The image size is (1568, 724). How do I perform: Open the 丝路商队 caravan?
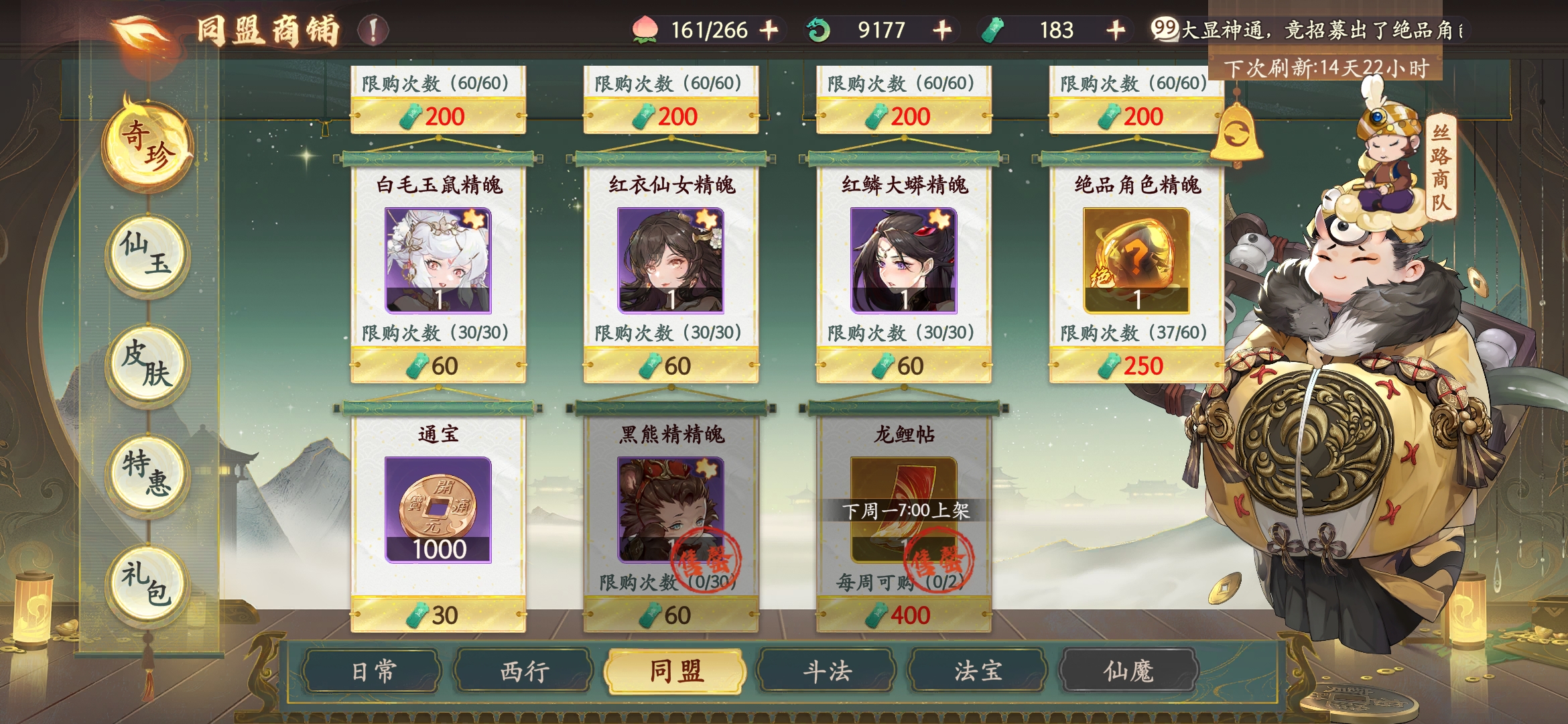click(1440, 169)
